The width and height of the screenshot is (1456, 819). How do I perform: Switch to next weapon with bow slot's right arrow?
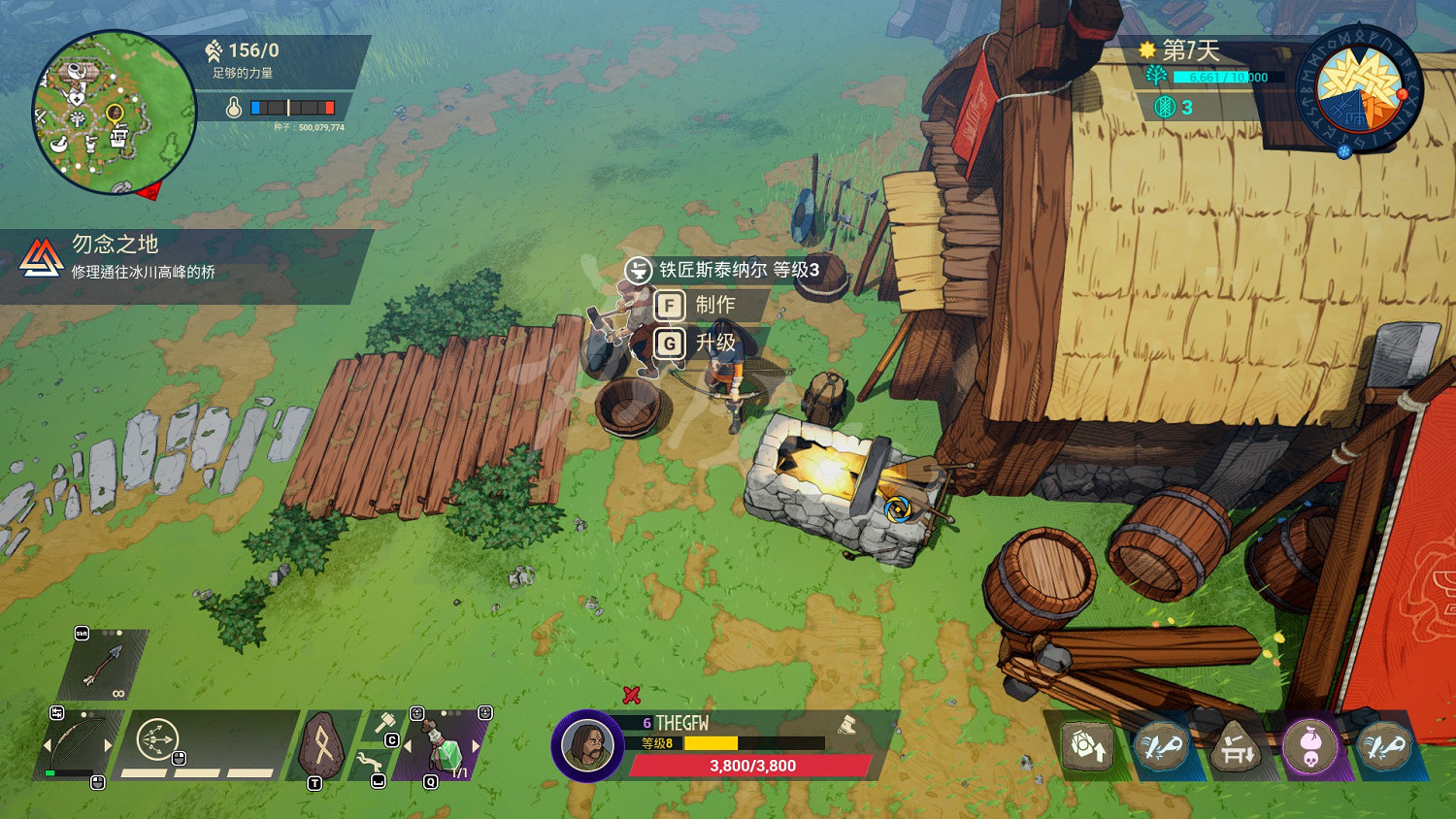[108, 745]
